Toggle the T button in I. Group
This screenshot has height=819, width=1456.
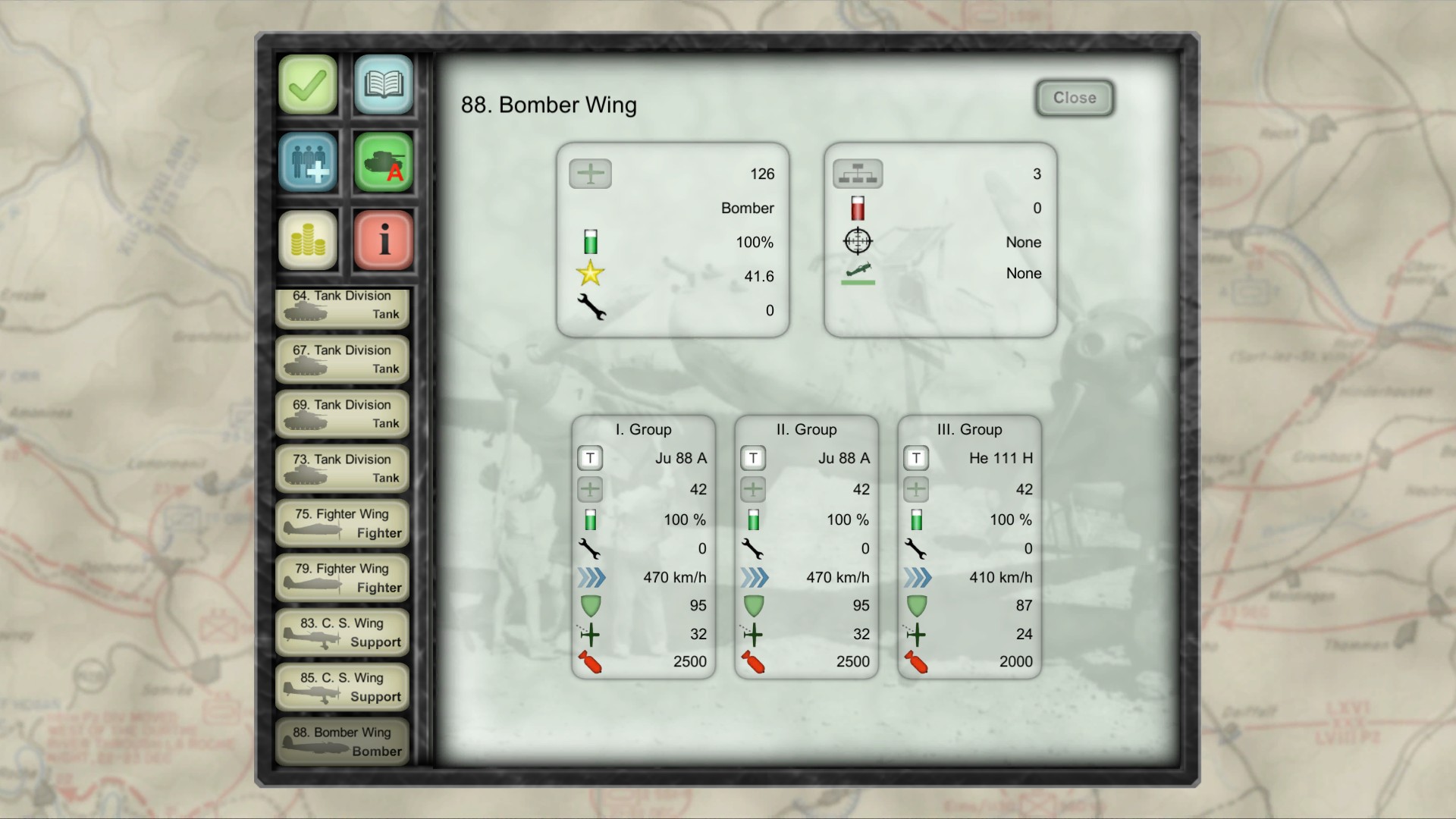[x=590, y=458]
